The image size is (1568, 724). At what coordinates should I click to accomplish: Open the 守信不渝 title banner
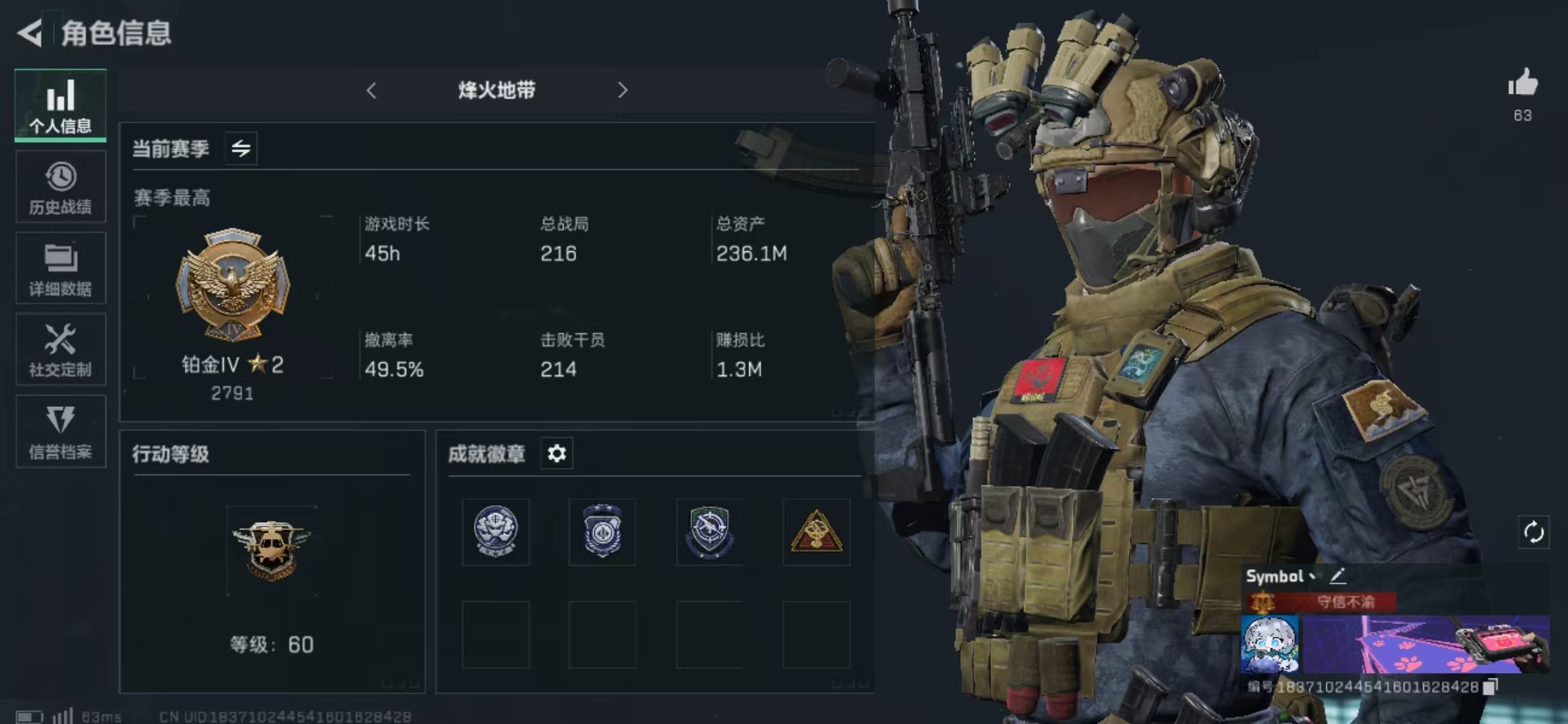click(x=1345, y=601)
